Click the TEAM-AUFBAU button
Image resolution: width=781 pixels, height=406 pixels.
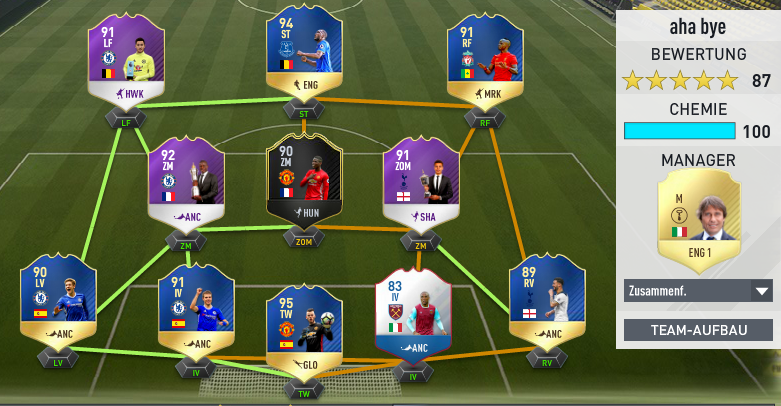pyautogui.click(x=697, y=330)
